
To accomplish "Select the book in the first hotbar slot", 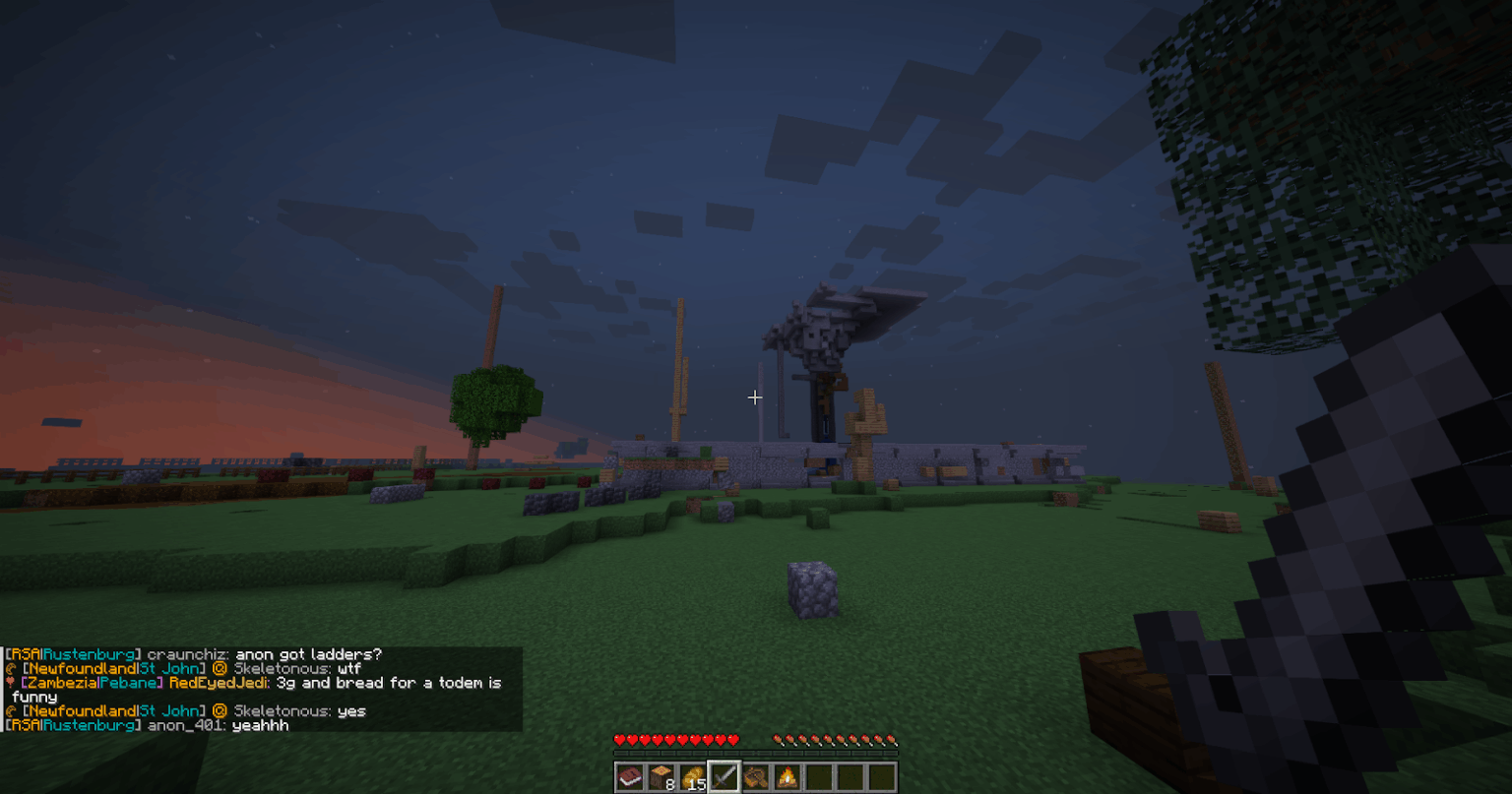I will [631, 776].
